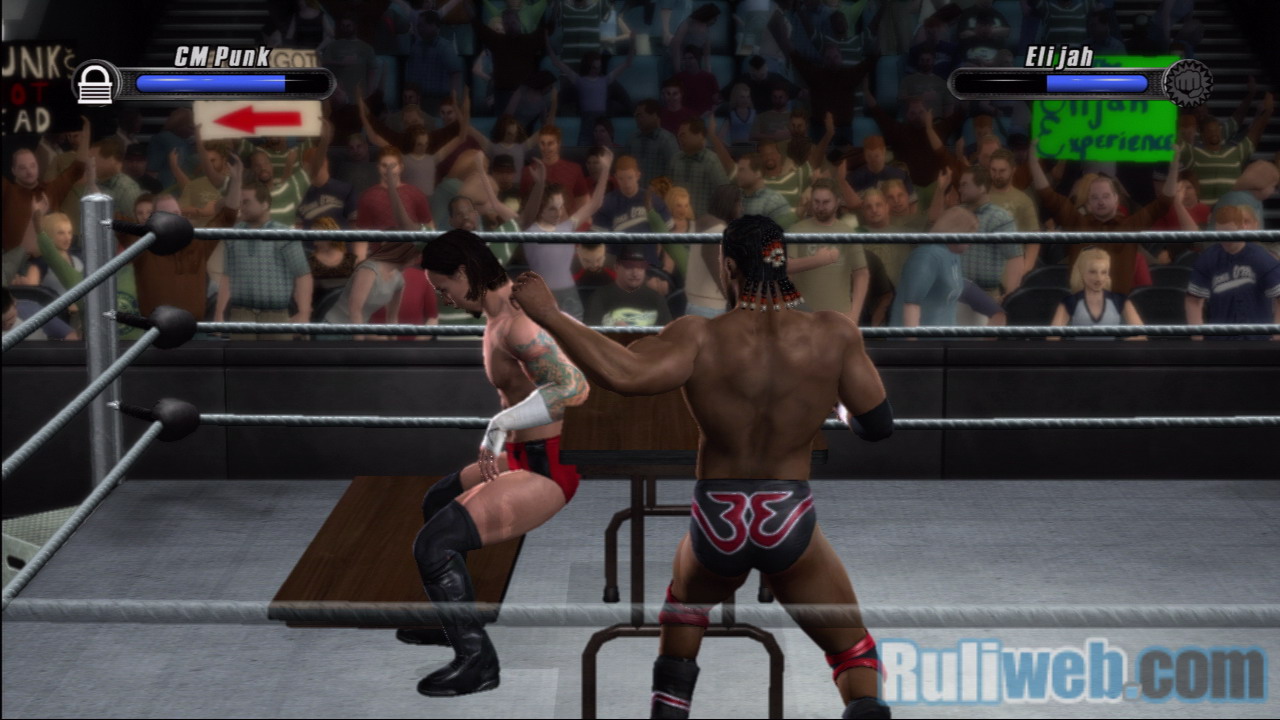The height and width of the screenshot is (720, 1280).
Task: Click CM Punk's blue momentum bar
Action: pos(210,84)
